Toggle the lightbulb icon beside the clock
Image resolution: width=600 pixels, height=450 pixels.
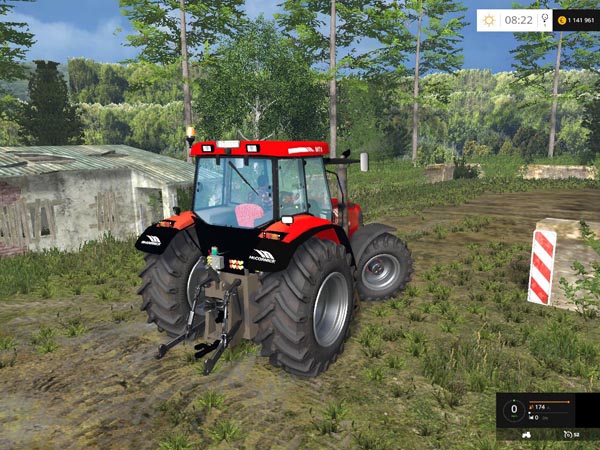point(544,19)
